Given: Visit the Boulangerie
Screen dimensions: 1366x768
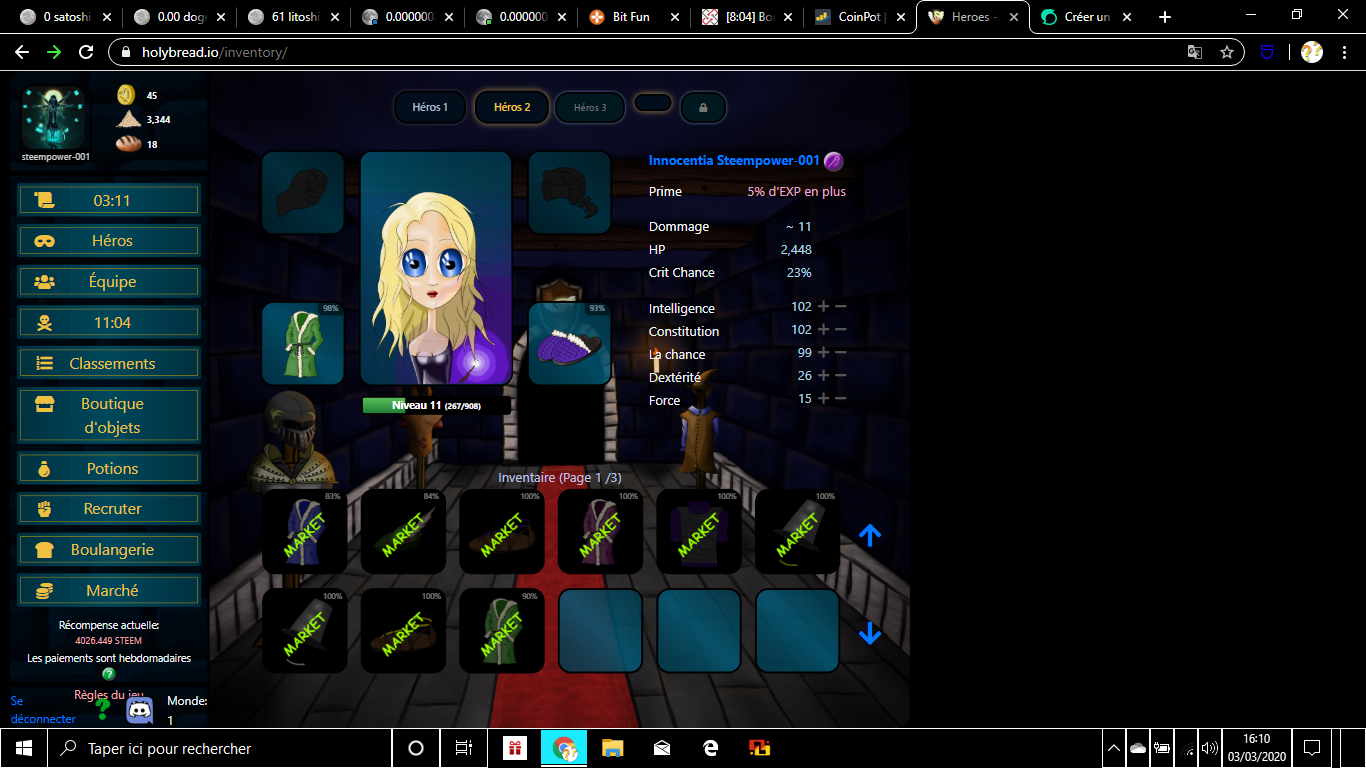Looking at the screenshot, I should tap(109, 550).
